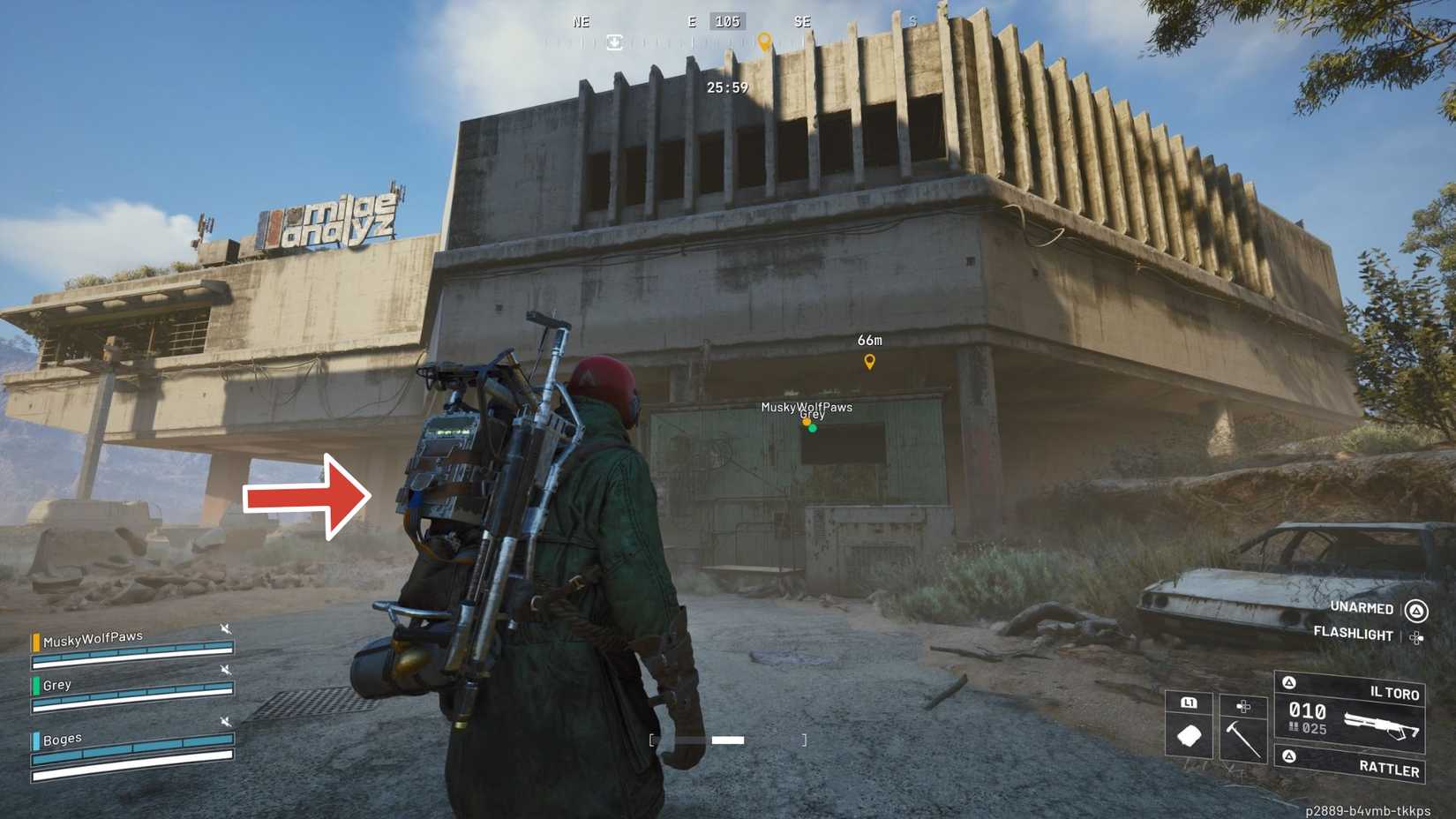
Task: Click the orange color marker beside MuskyWolfPaws
Action: [36, 642]
